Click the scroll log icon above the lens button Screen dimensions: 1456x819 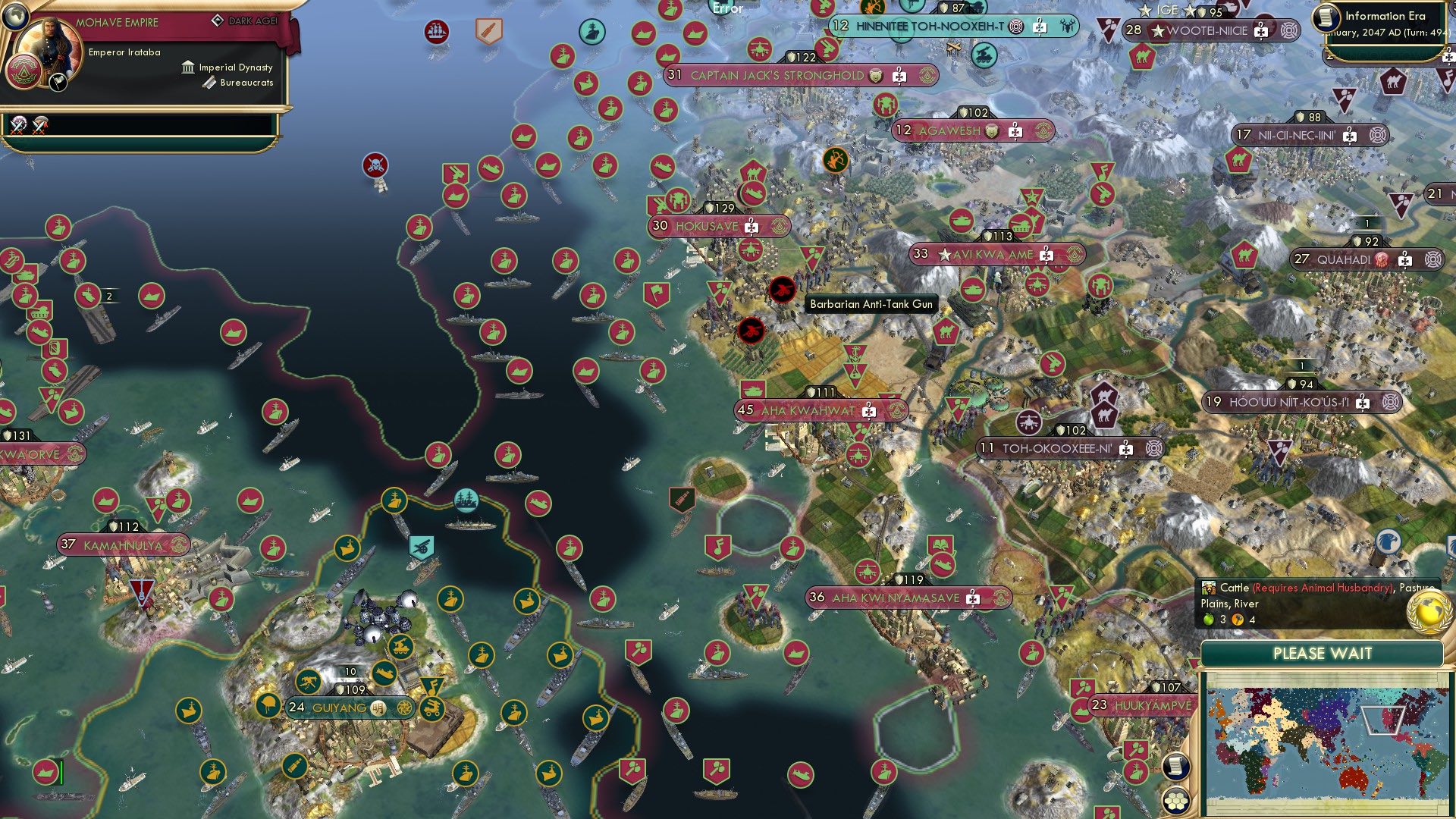pyautogui.click(x=1175, y=767)
